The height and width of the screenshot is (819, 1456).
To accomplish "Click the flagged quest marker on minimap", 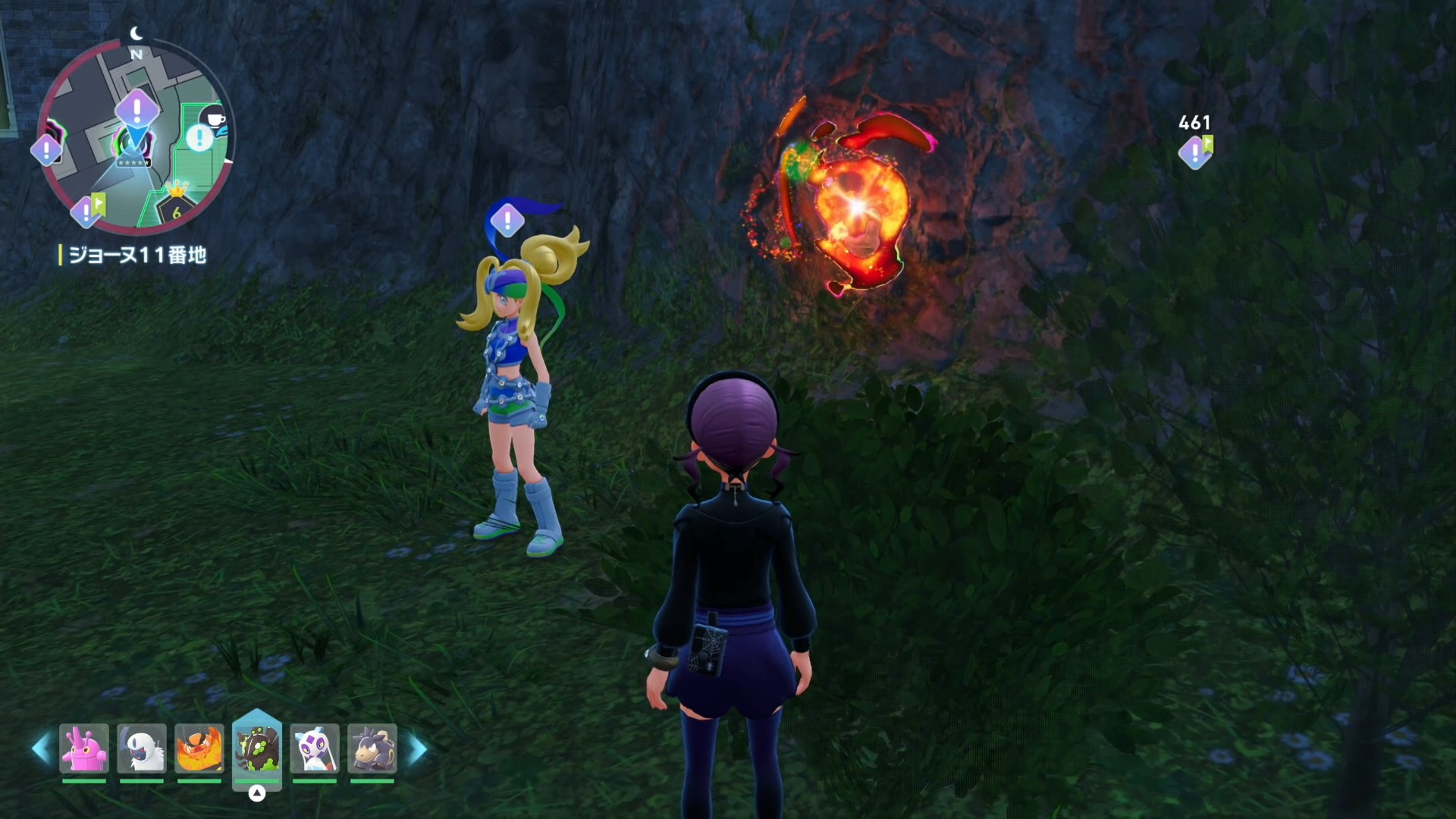I will 88,210.
